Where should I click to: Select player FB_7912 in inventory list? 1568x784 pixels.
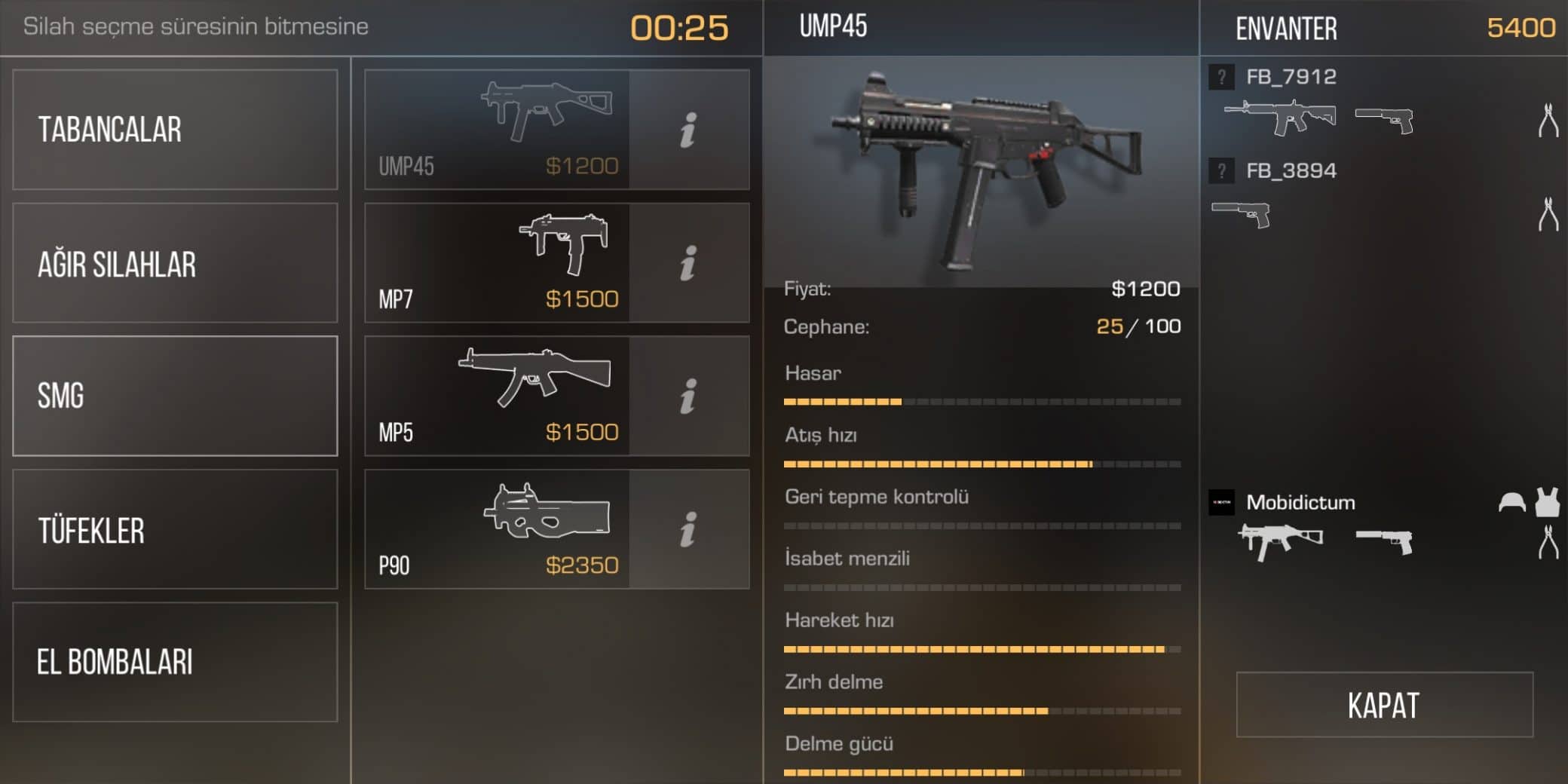1291,77
